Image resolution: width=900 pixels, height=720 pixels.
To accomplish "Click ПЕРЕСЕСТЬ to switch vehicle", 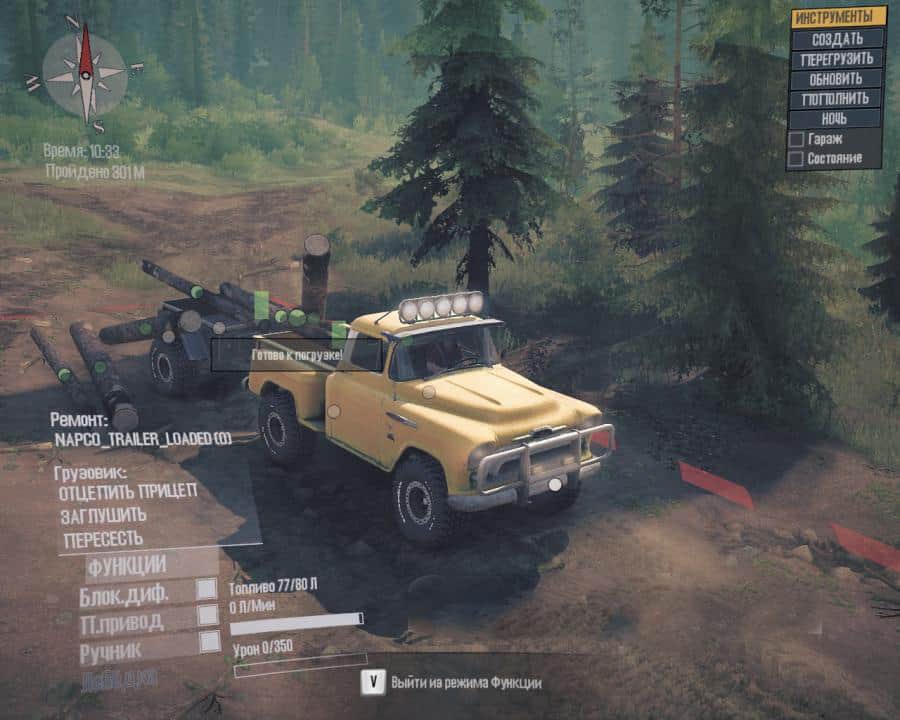I will click(103, 540).
